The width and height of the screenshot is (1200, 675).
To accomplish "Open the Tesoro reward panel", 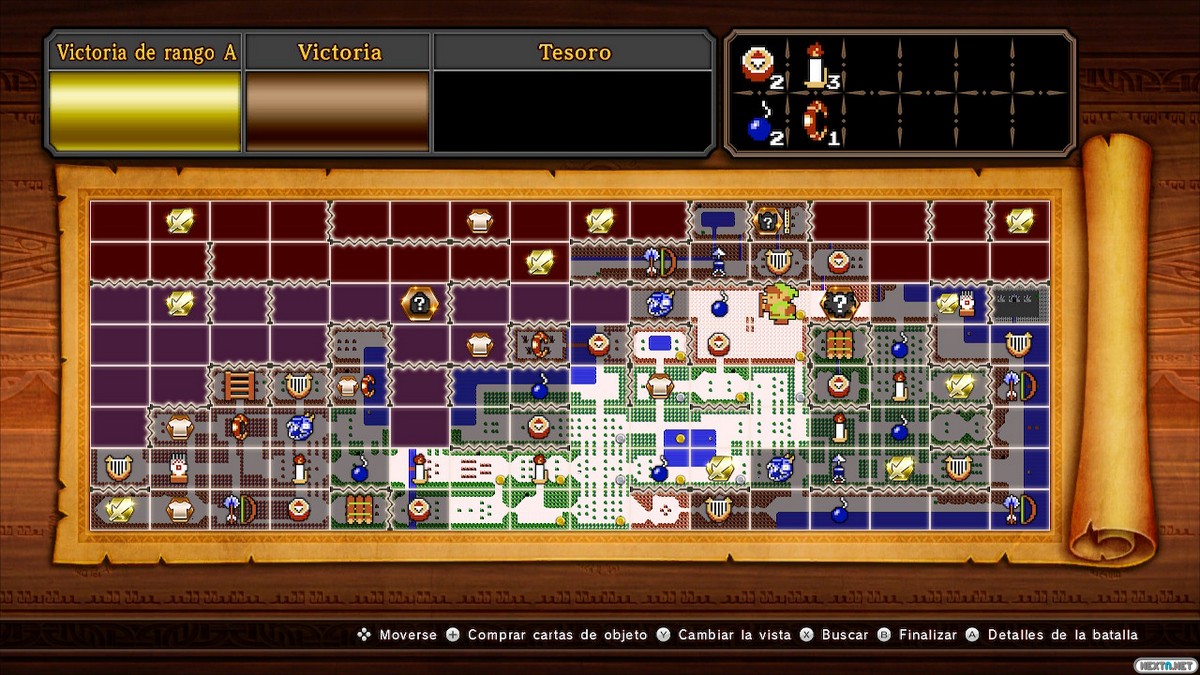I will (573, 110).
